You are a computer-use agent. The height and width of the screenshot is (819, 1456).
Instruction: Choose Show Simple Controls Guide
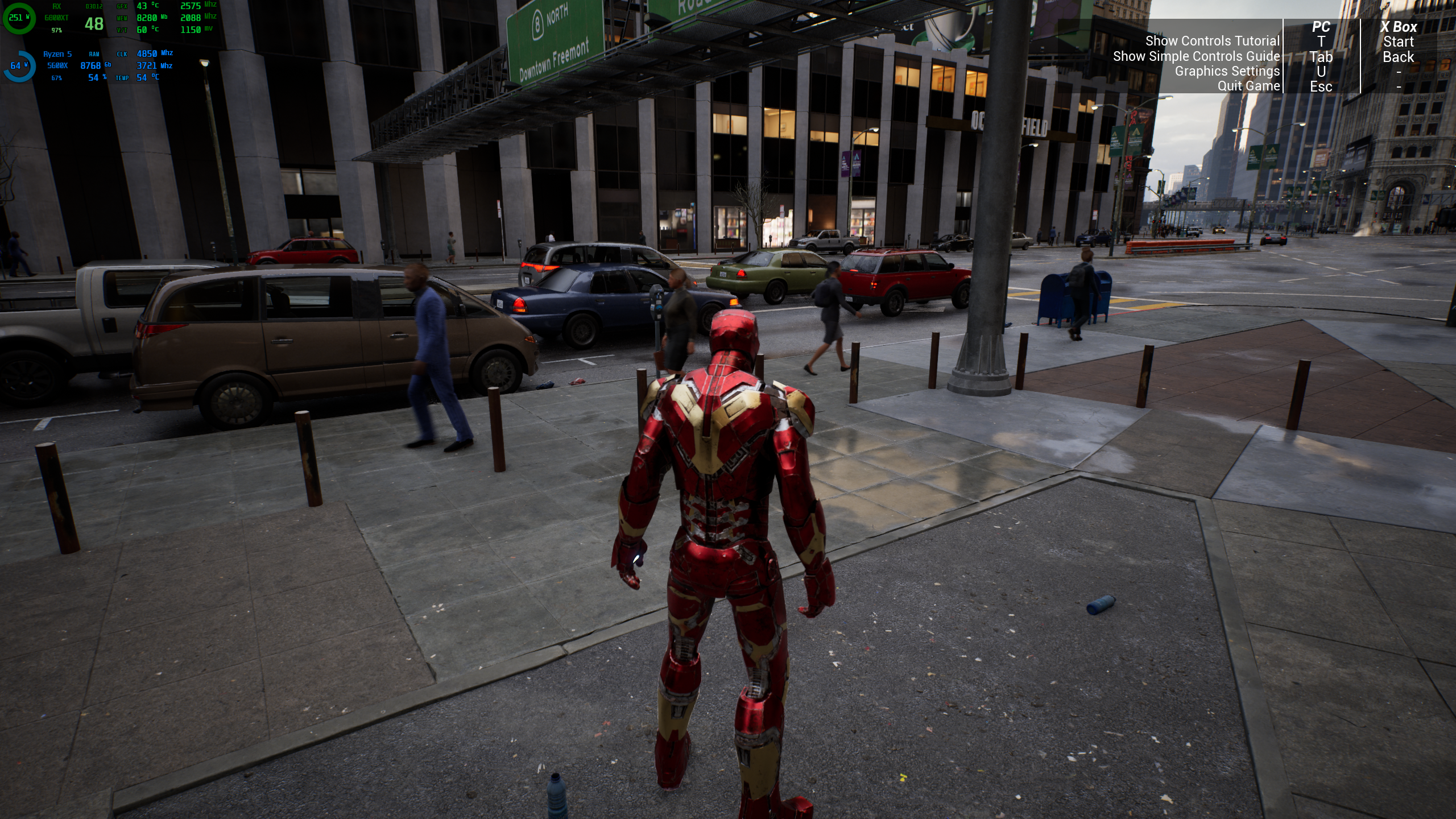click(1196, 56)
